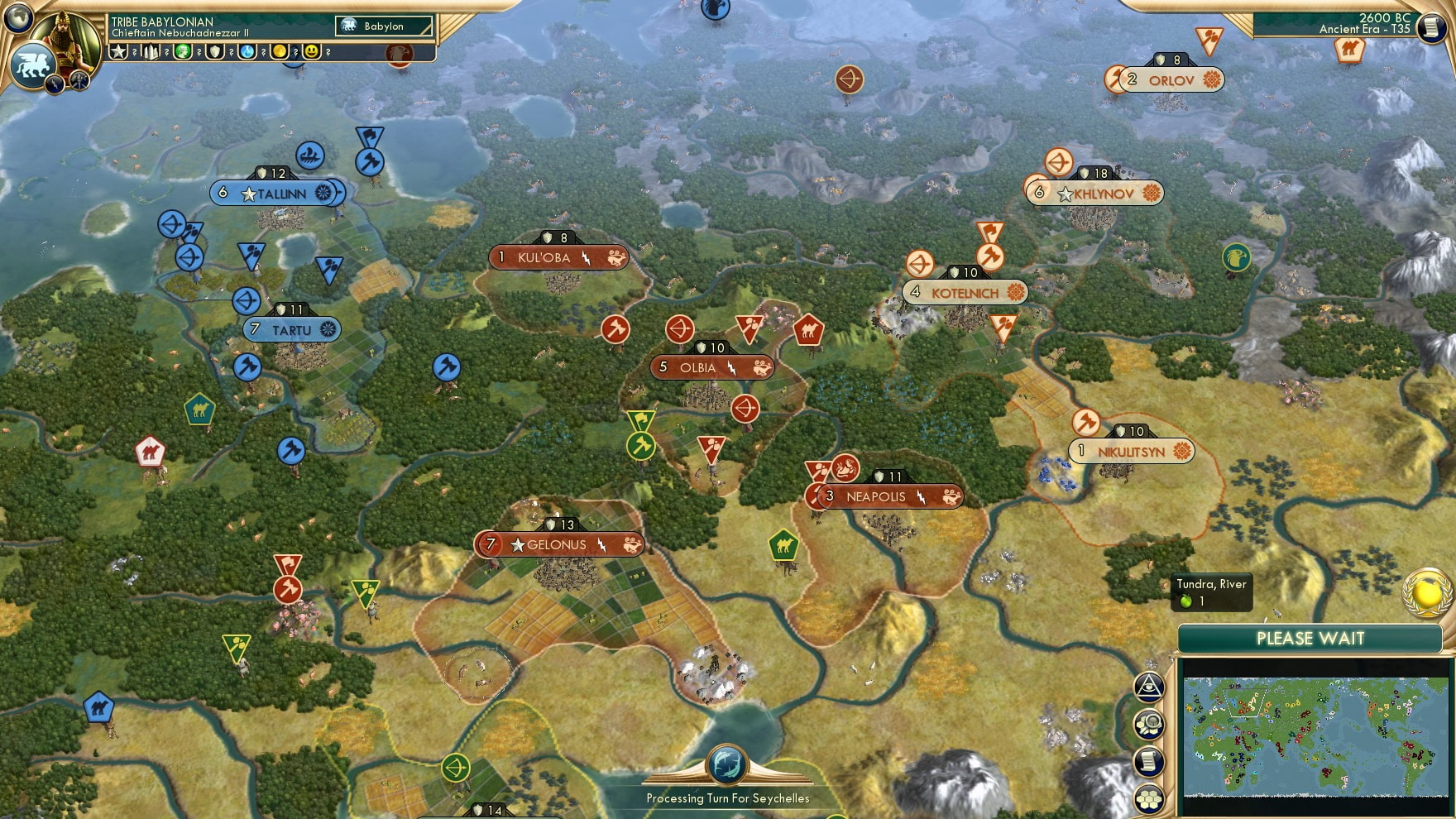
Task: Toggle map options using the eye icon
Action: 1147,687
